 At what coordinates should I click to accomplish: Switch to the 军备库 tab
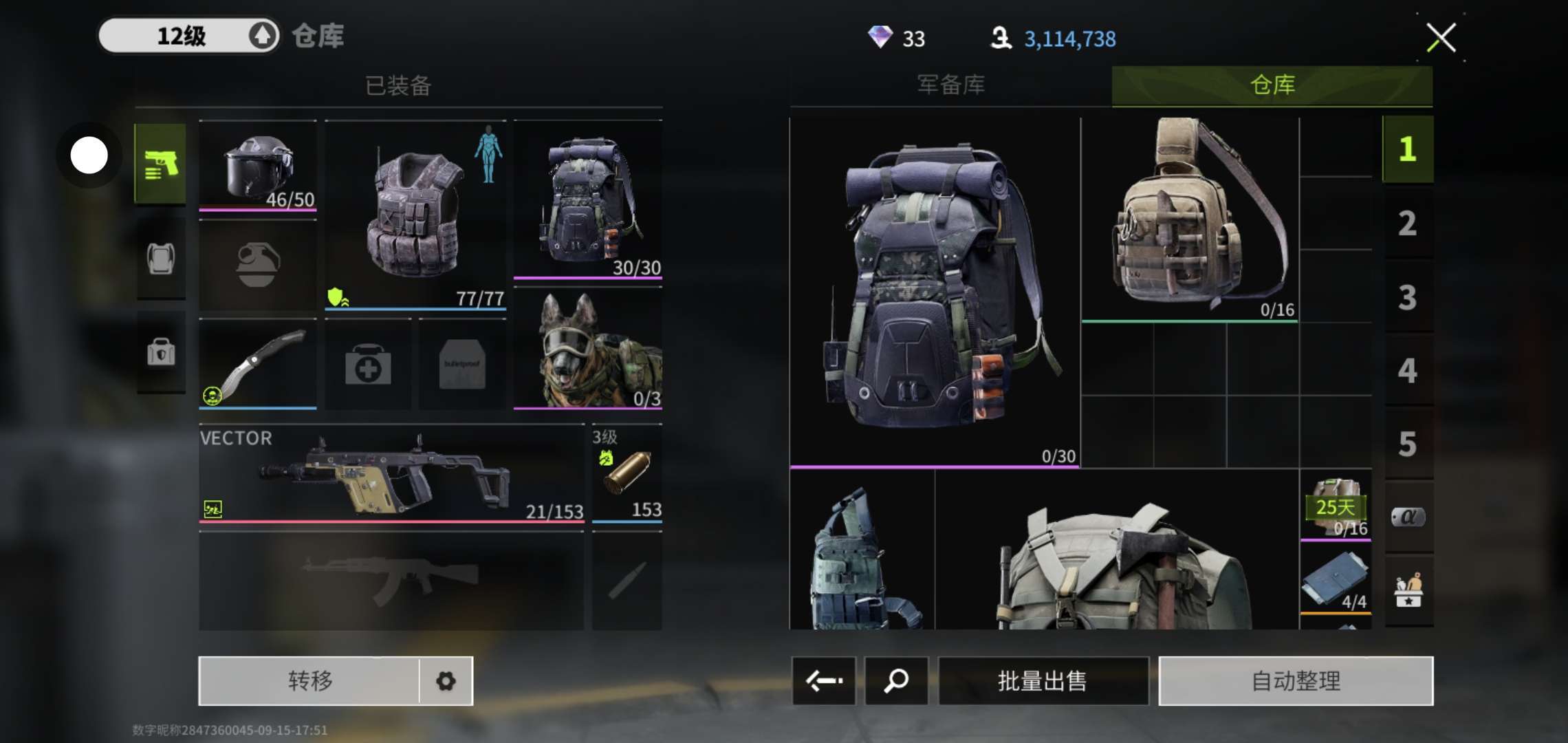(950, 85)
